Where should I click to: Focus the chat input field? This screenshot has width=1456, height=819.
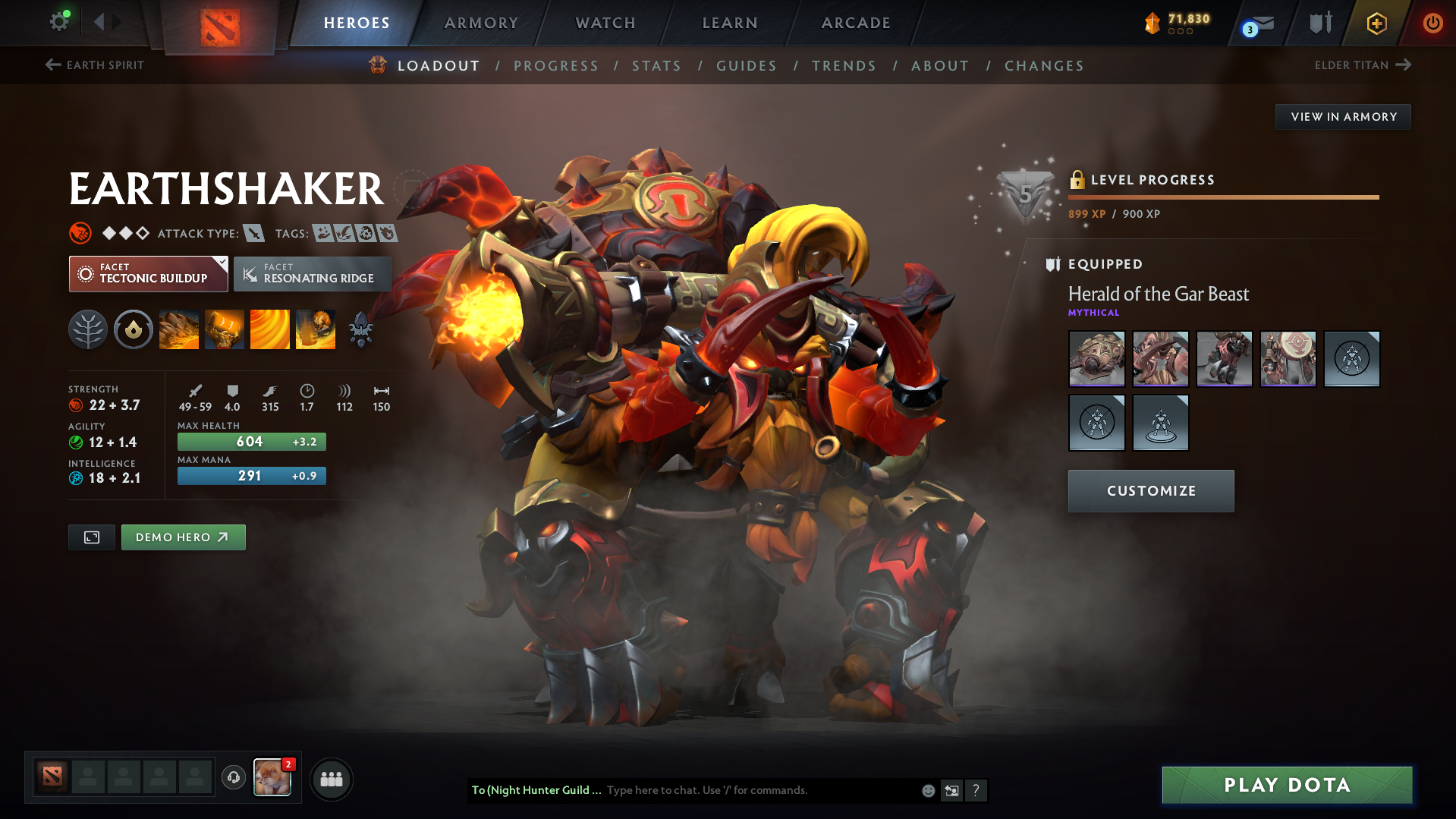point(759,790)
